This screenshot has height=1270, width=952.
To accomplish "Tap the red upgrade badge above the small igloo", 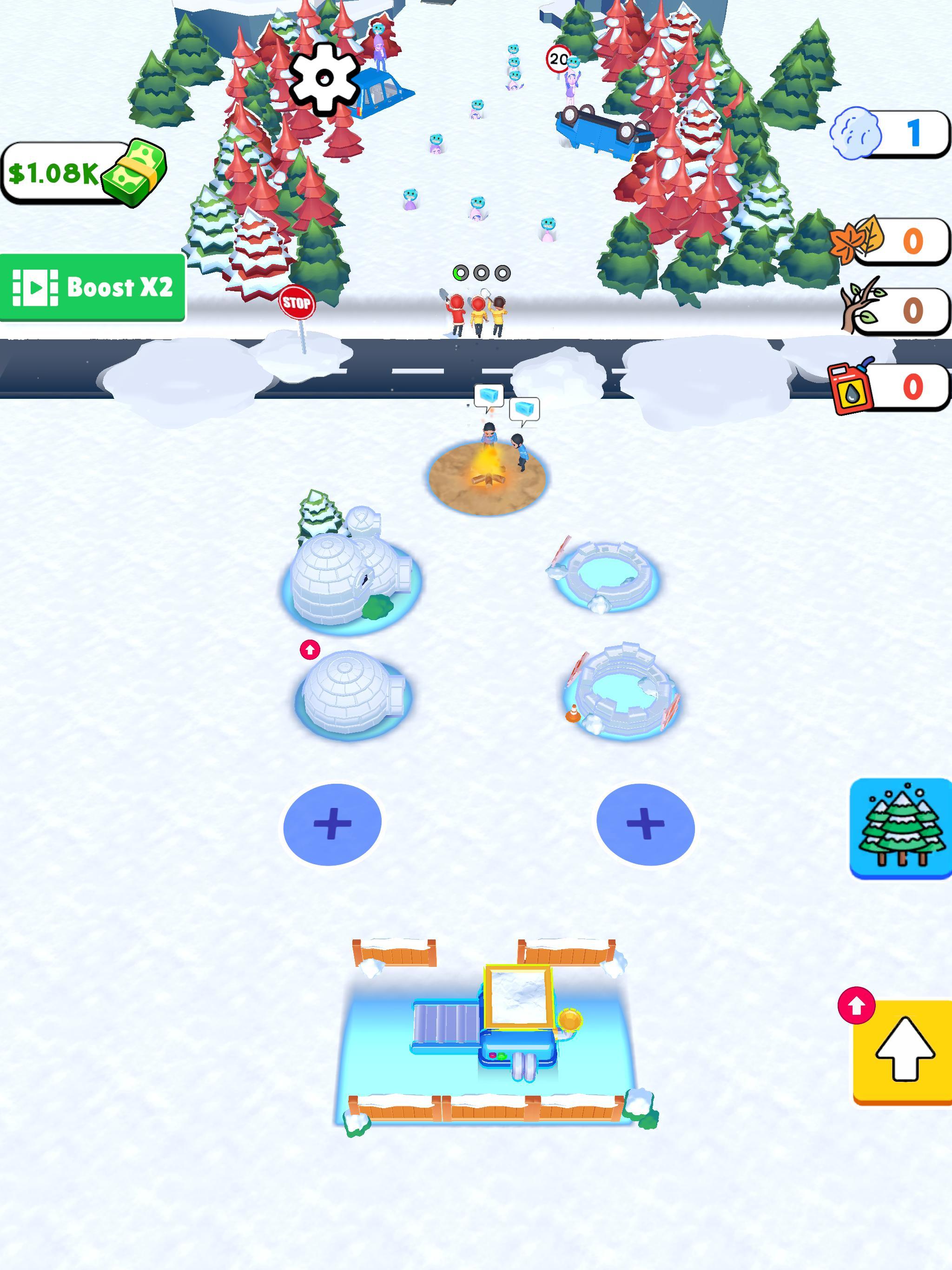I will (x=310, y=649).
